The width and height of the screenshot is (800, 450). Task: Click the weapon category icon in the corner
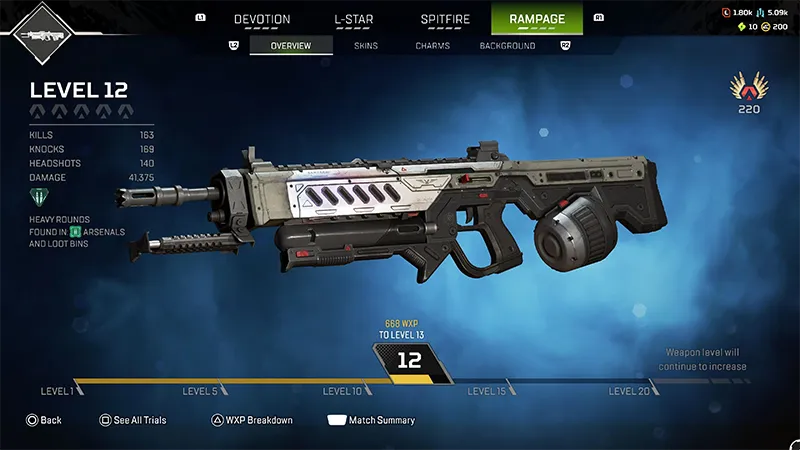click(41, 33)
